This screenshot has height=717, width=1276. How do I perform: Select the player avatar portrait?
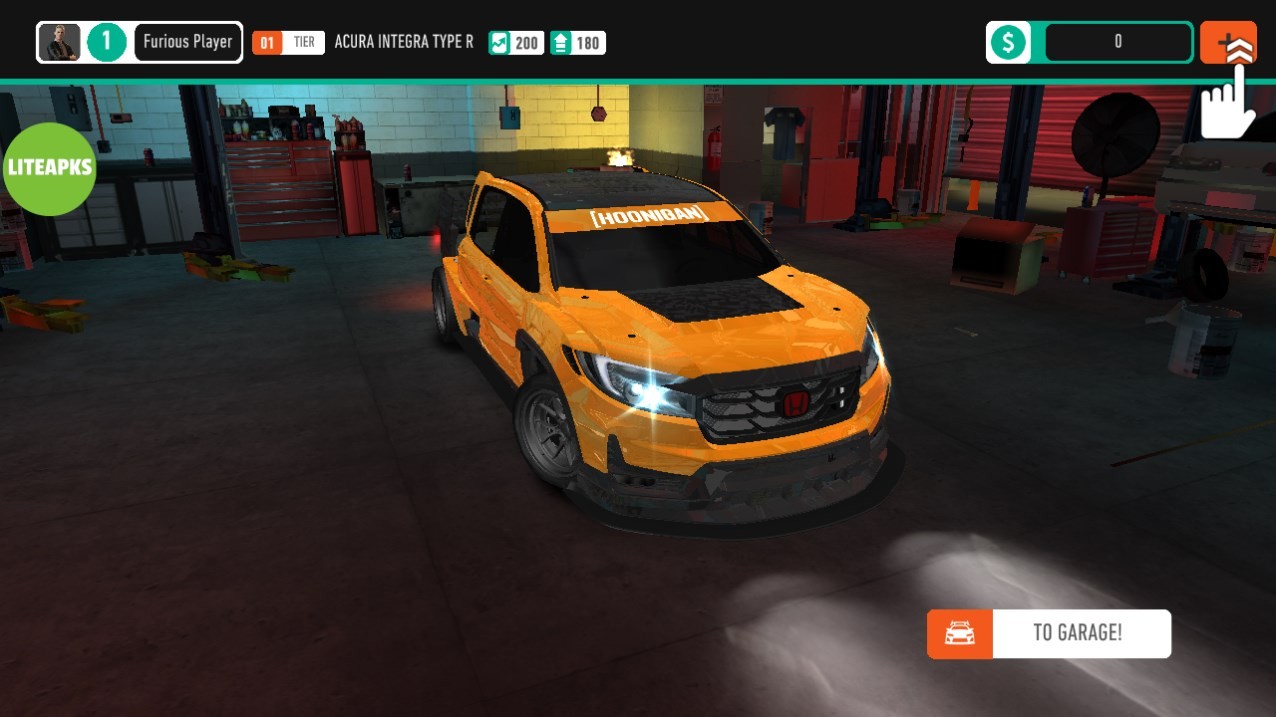[x=60, y=42]
